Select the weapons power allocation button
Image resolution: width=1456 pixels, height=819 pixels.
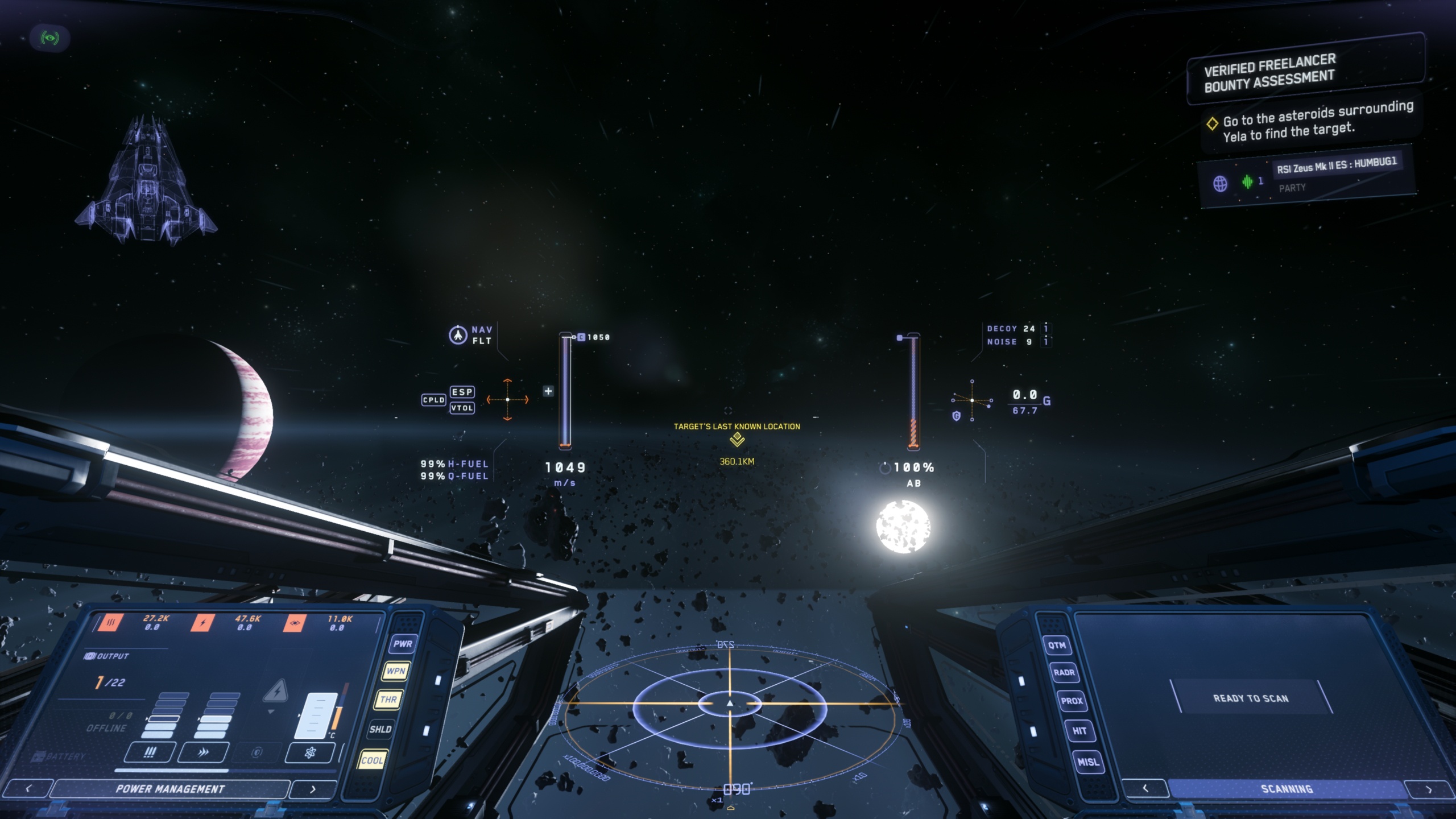pos(150,752)
